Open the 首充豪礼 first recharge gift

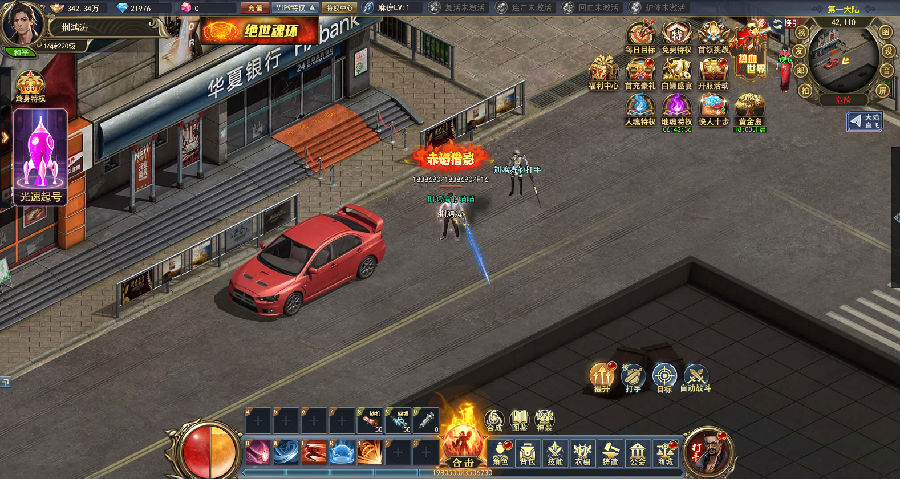click(x=638, y=71)
